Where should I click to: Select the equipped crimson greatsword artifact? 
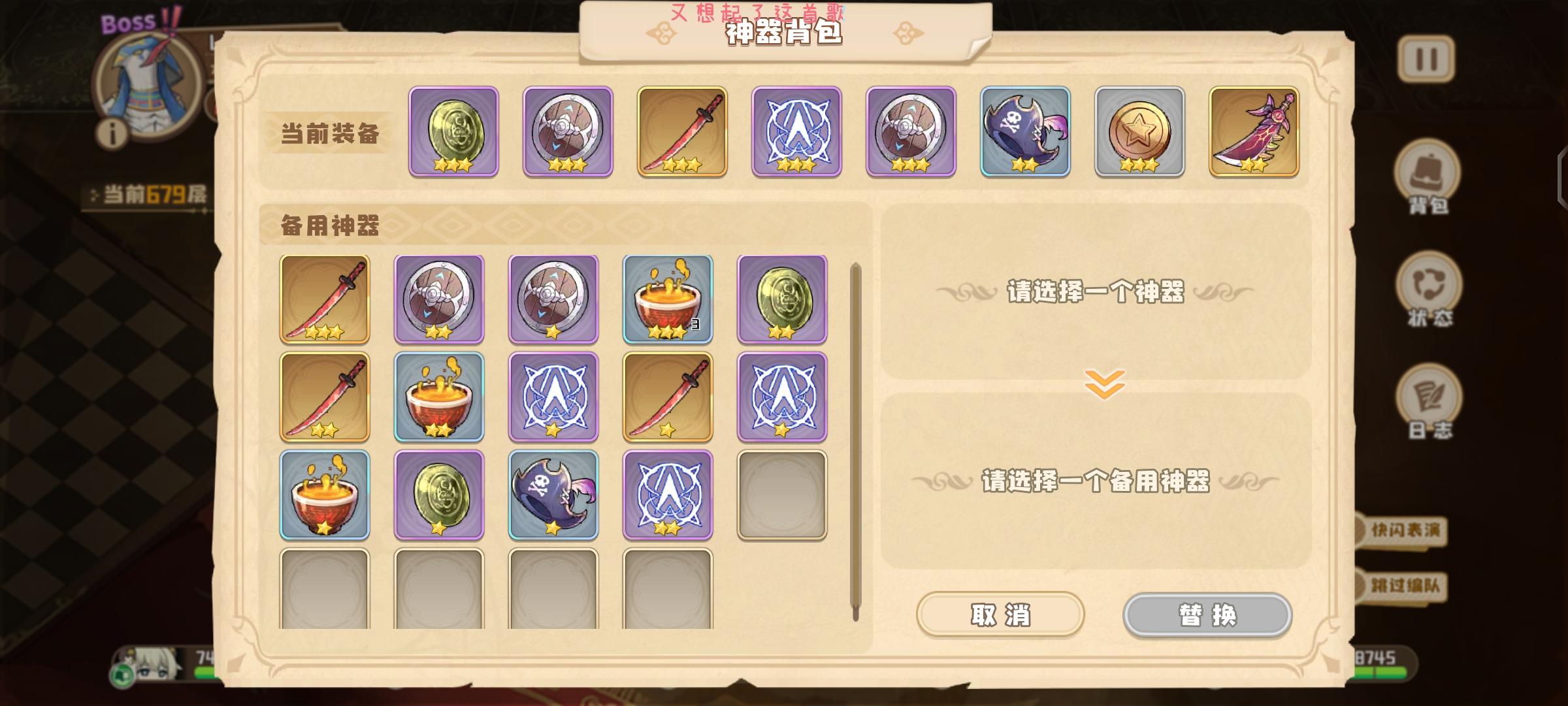click(x=1251, y=131)
